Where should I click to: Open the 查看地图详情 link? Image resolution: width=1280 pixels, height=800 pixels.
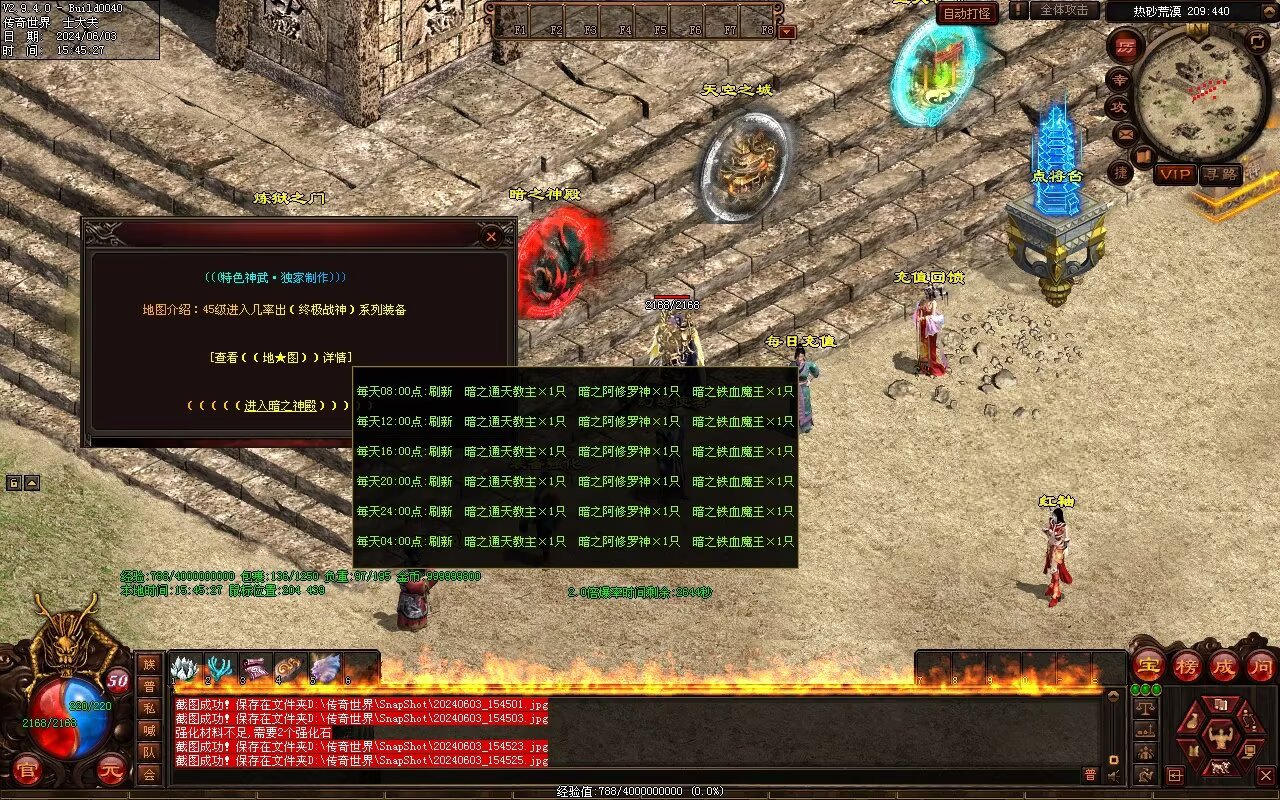coord(281,357)
